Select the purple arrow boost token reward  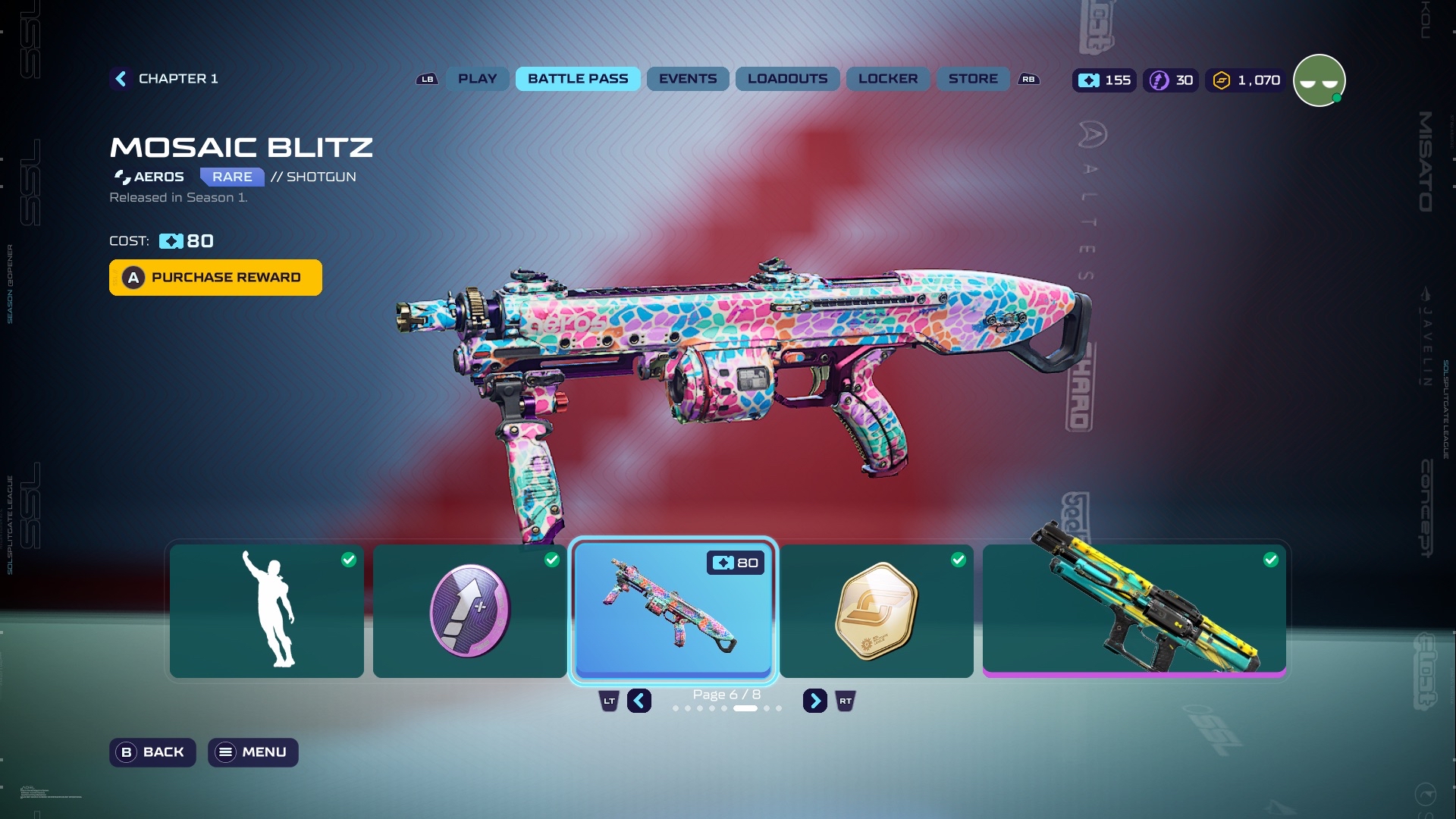[x=469, y=610]
